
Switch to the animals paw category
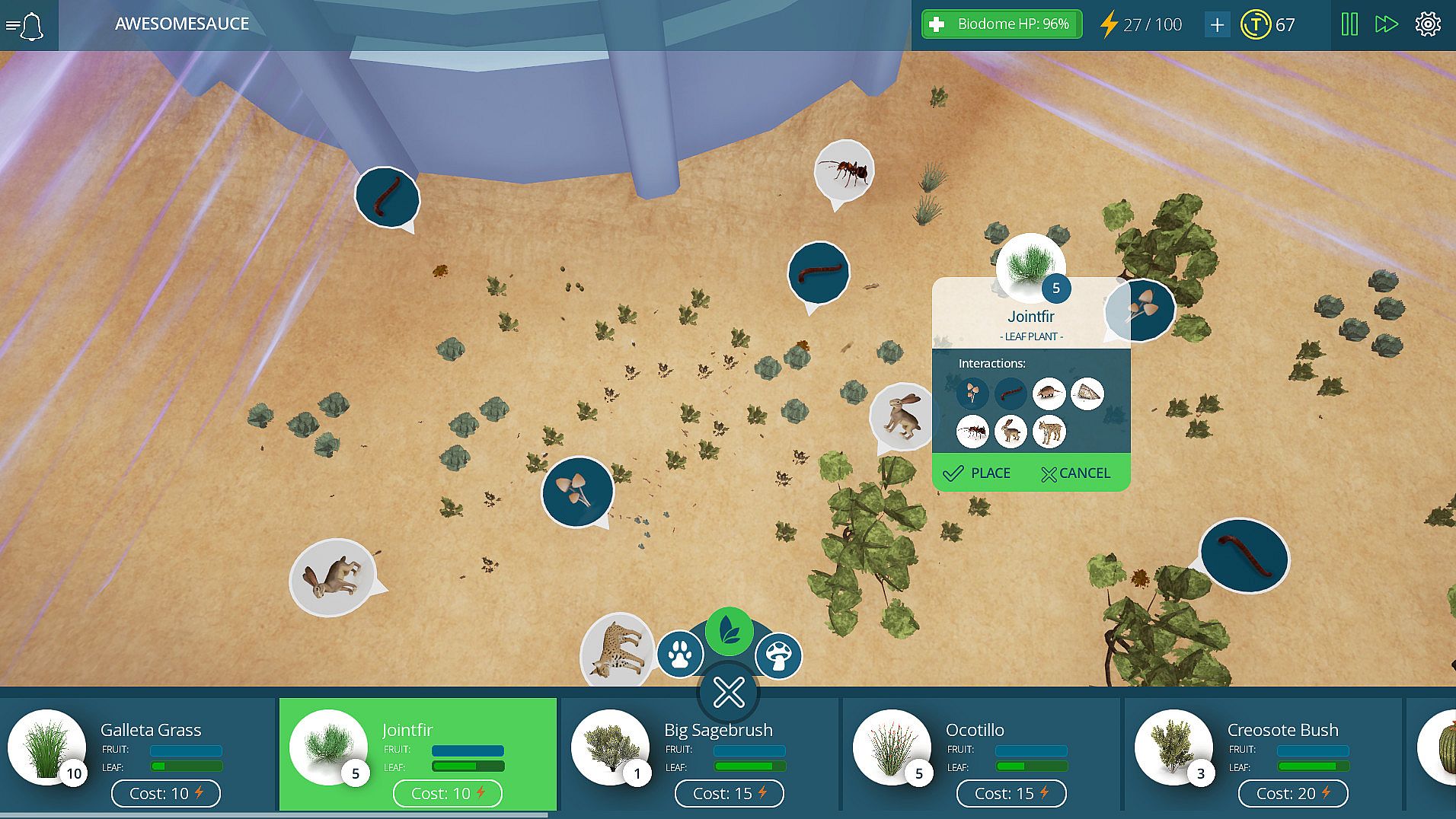point(679,654)
